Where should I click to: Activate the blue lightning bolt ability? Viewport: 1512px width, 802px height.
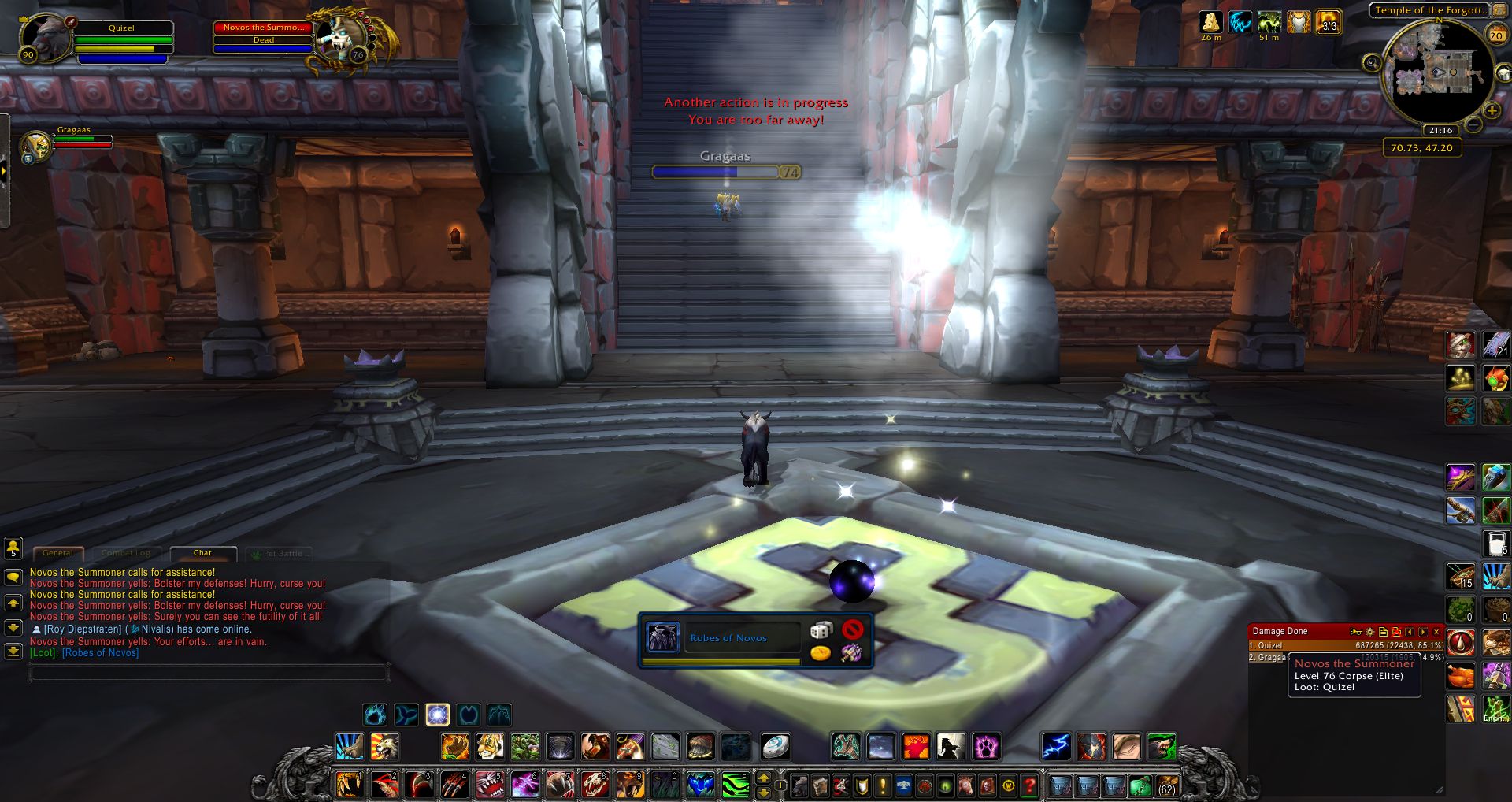[1056, 746]
